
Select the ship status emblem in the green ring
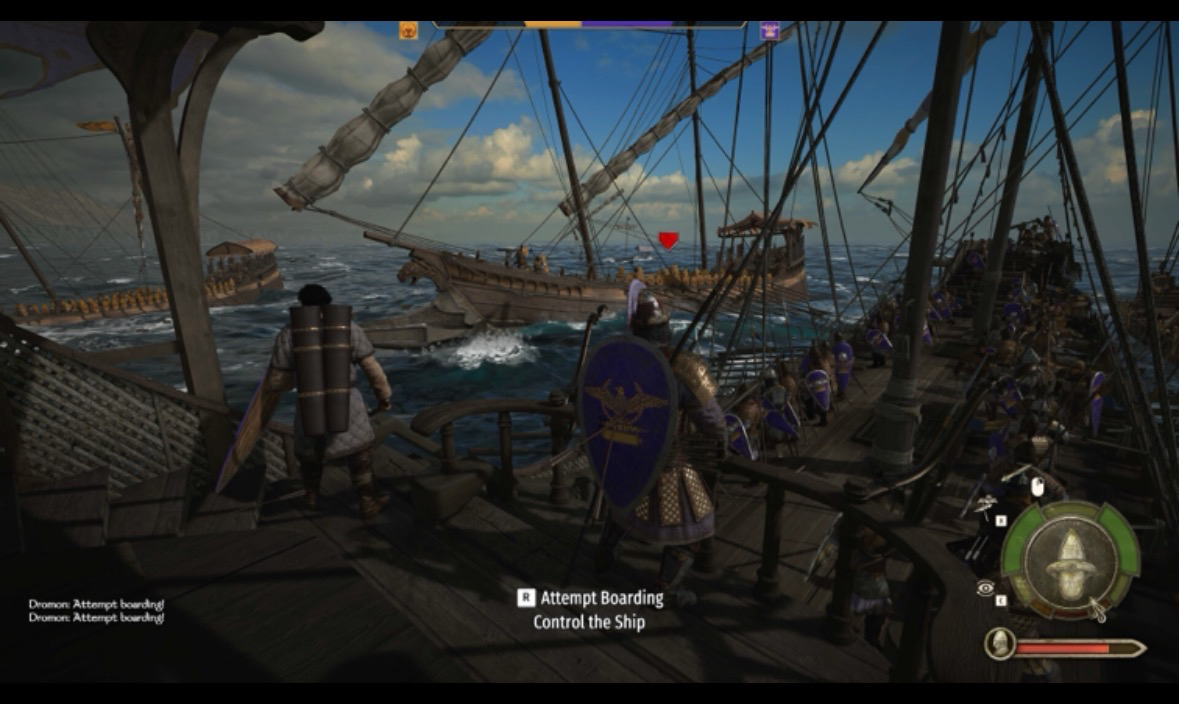pyautogui.click(x=1069, y=561)
